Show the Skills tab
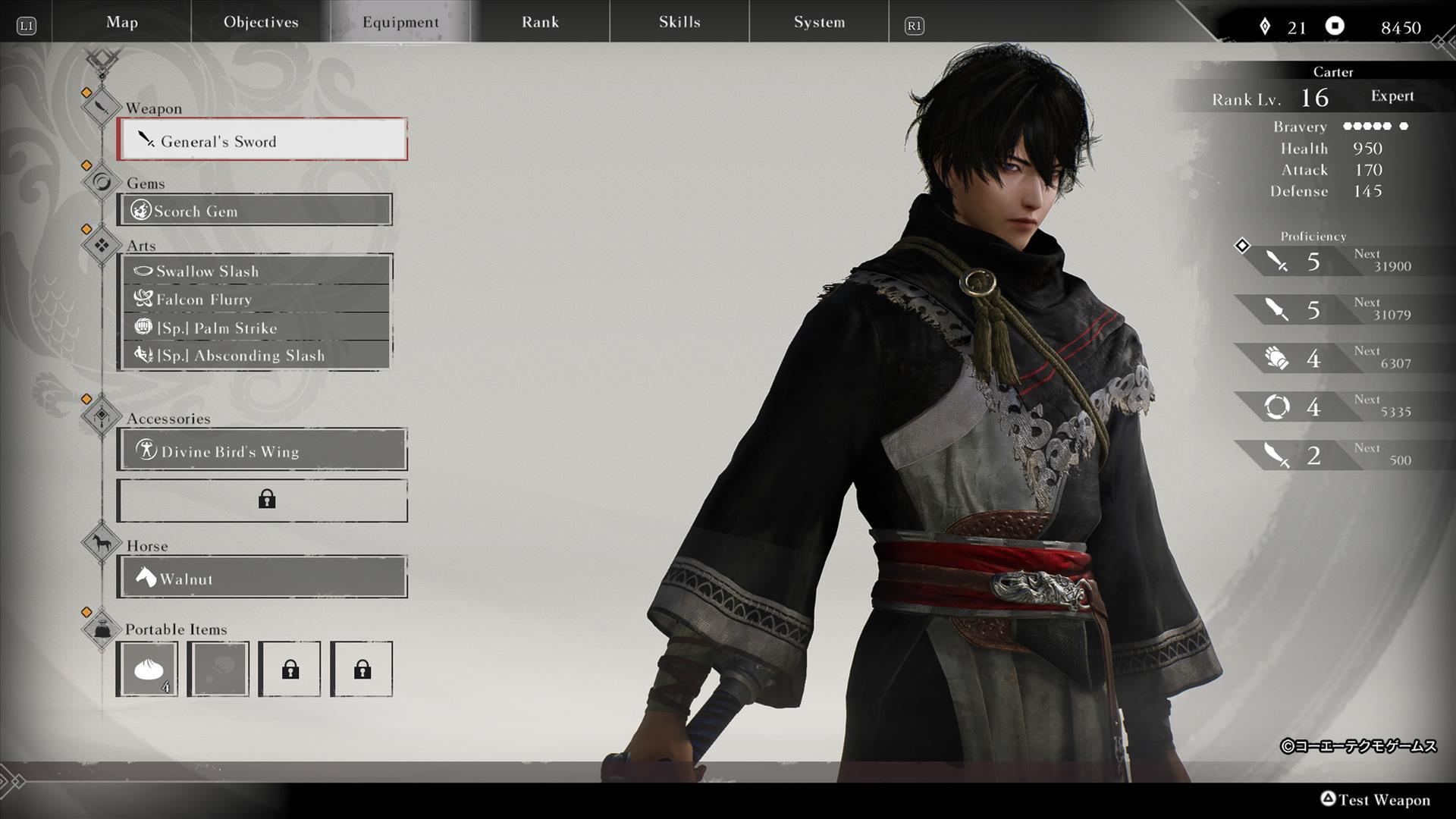The width and height of the screenshot is (1456, 819). (679, 22)
